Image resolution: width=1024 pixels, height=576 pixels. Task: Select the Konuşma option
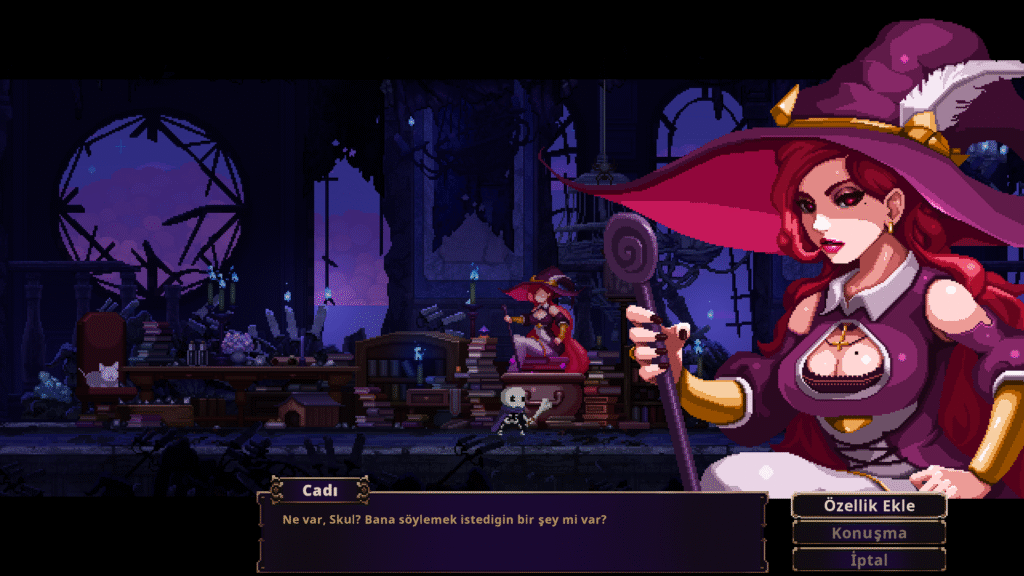(x=868, y=533)
